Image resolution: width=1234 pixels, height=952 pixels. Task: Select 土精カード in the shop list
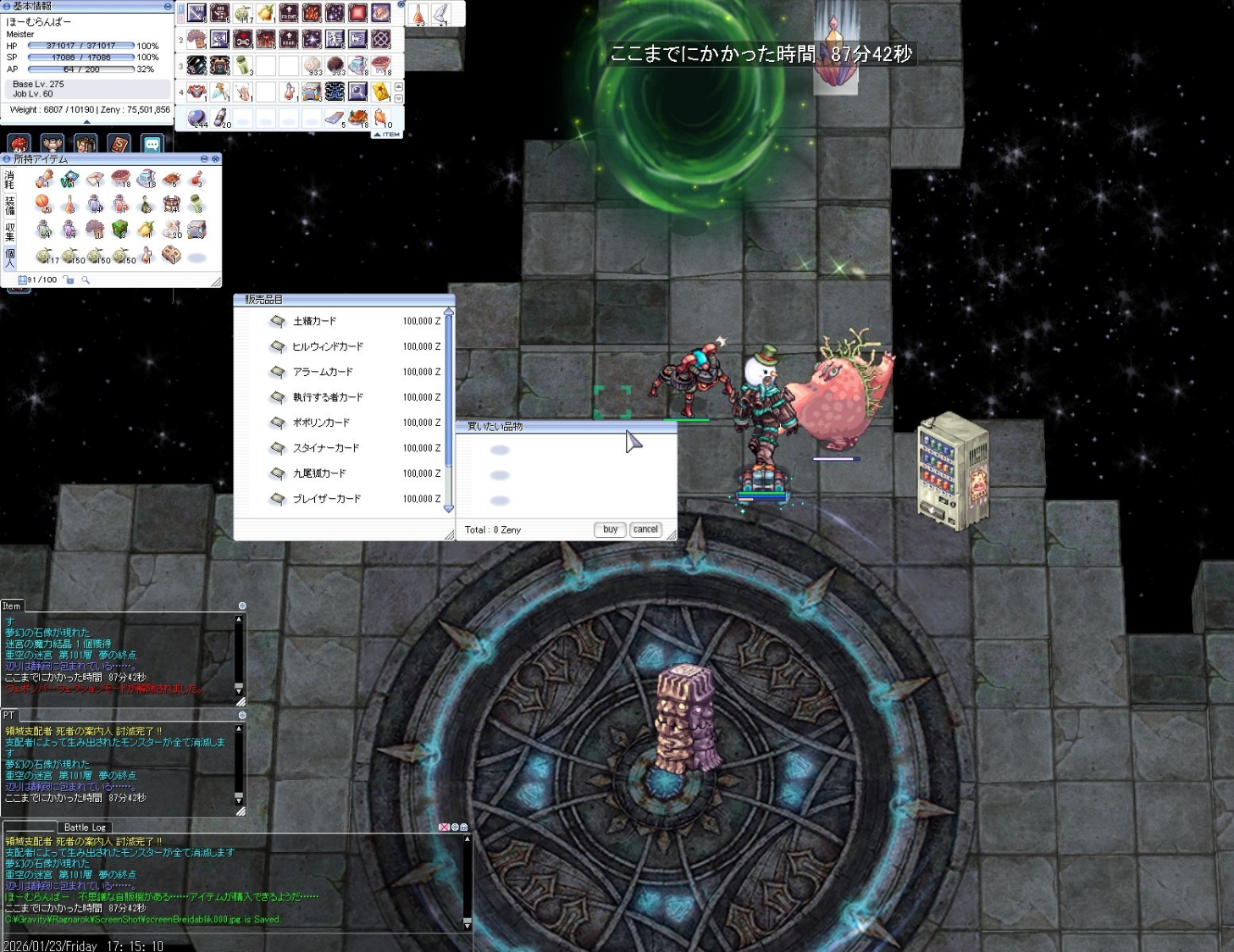[314, 321]
